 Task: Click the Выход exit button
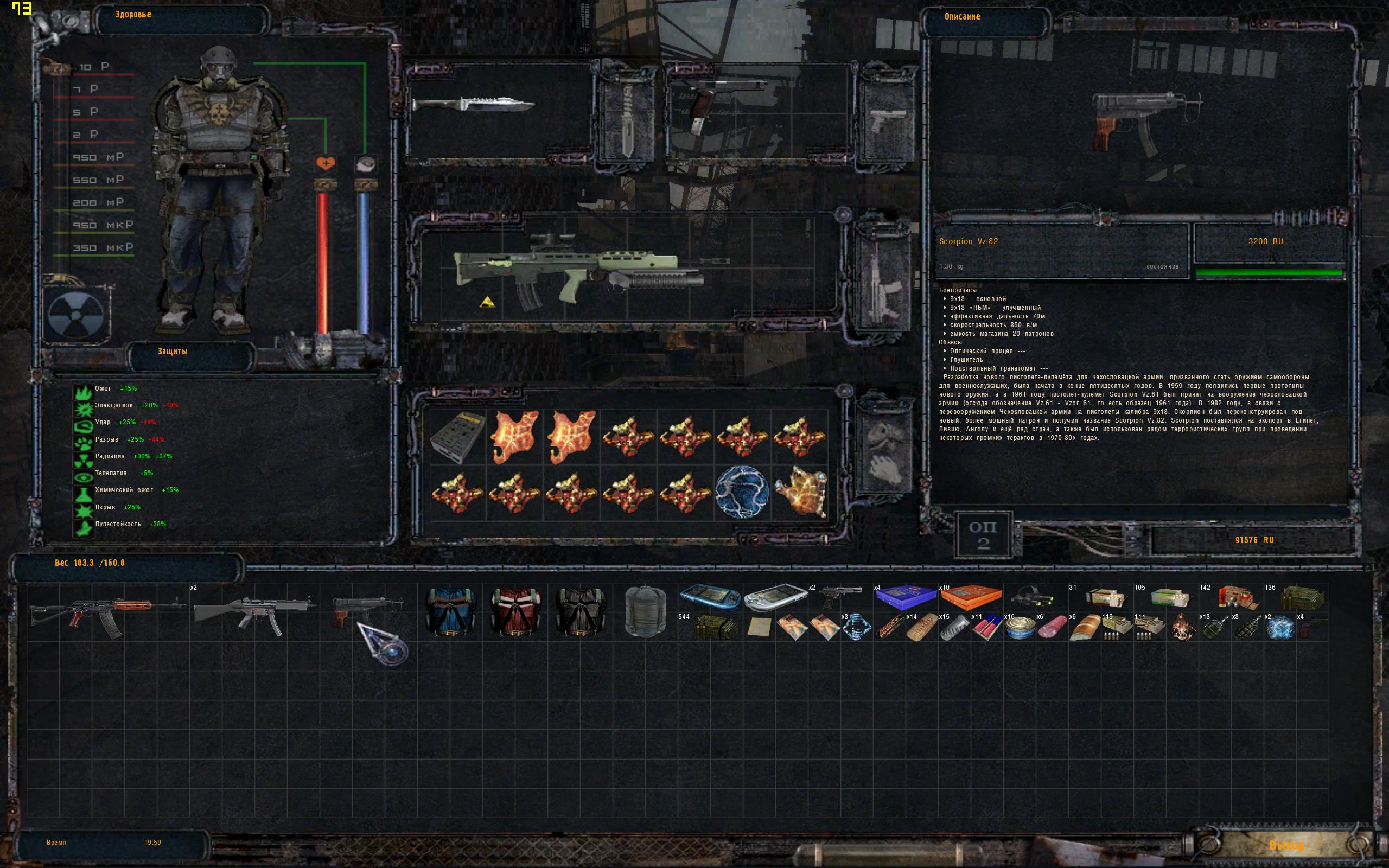[1286, 846]
